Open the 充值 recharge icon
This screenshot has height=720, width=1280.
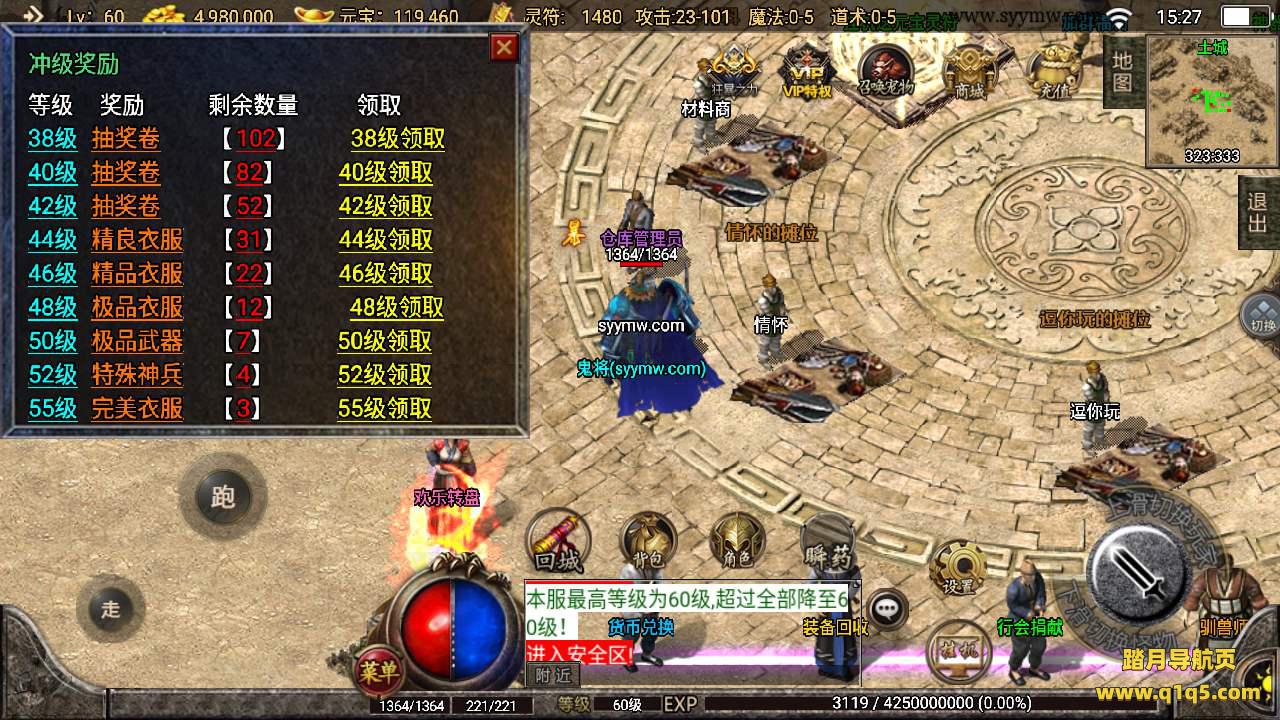[1054, 72]
